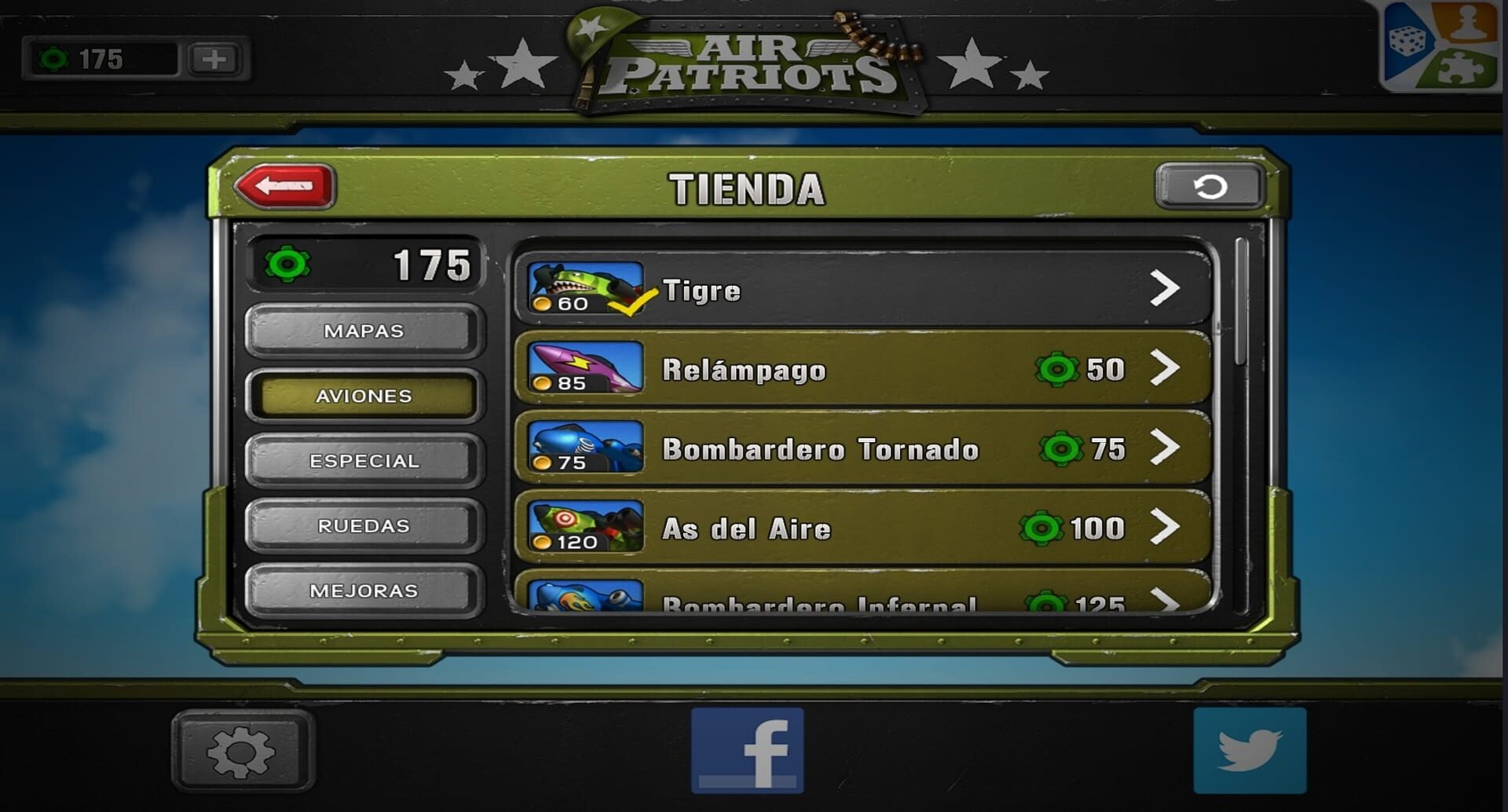Click the plus button to buy more gears

(212, 57)
